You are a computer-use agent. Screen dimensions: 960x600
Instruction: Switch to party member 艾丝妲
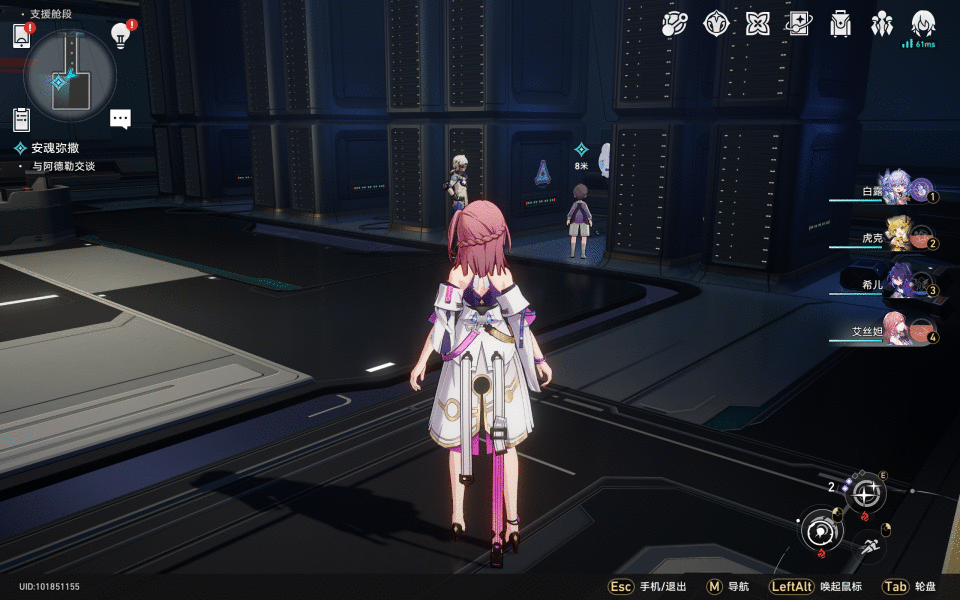point(898,331)
